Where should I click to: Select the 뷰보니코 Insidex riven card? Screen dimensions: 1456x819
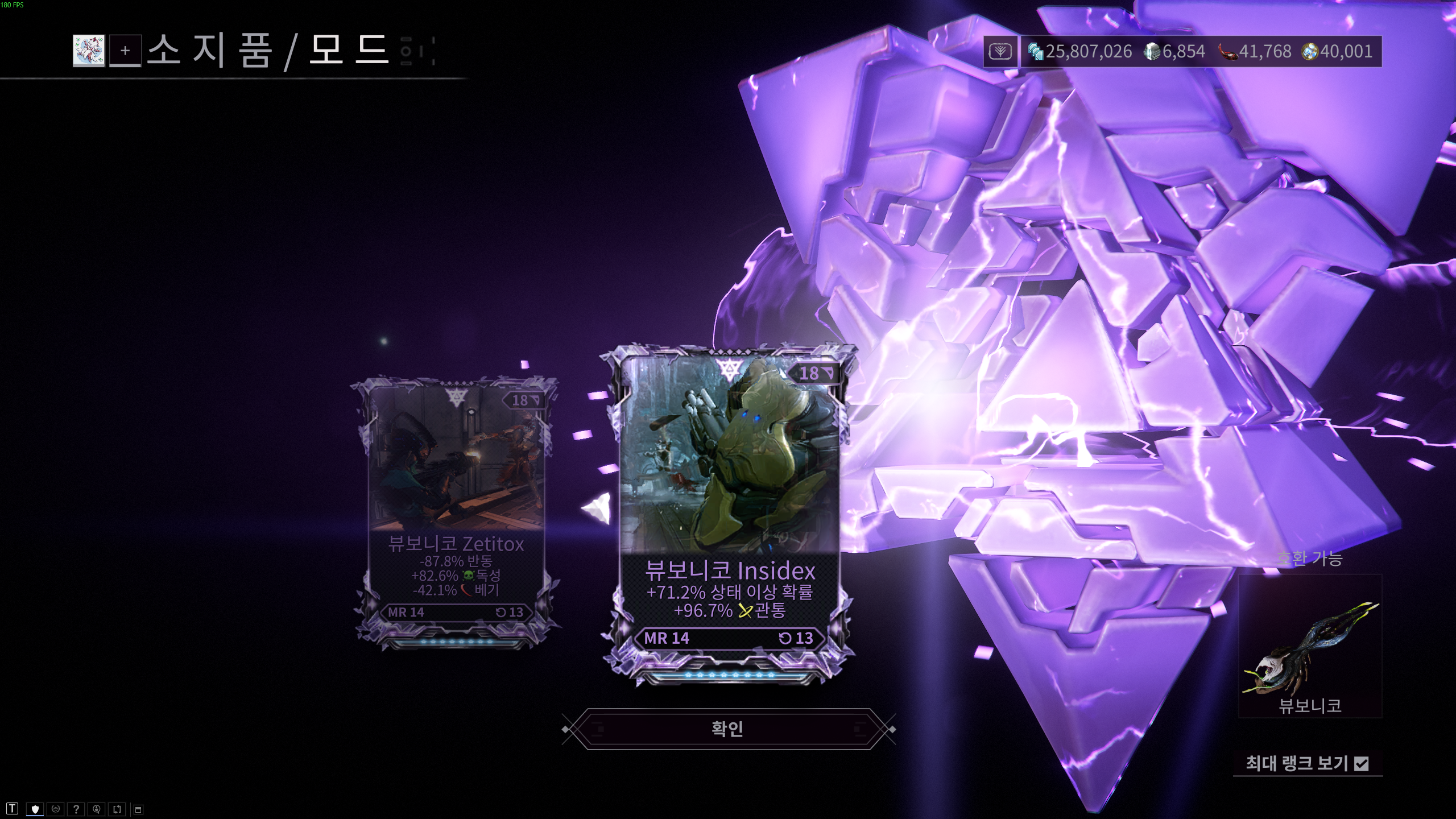point(729,512)
